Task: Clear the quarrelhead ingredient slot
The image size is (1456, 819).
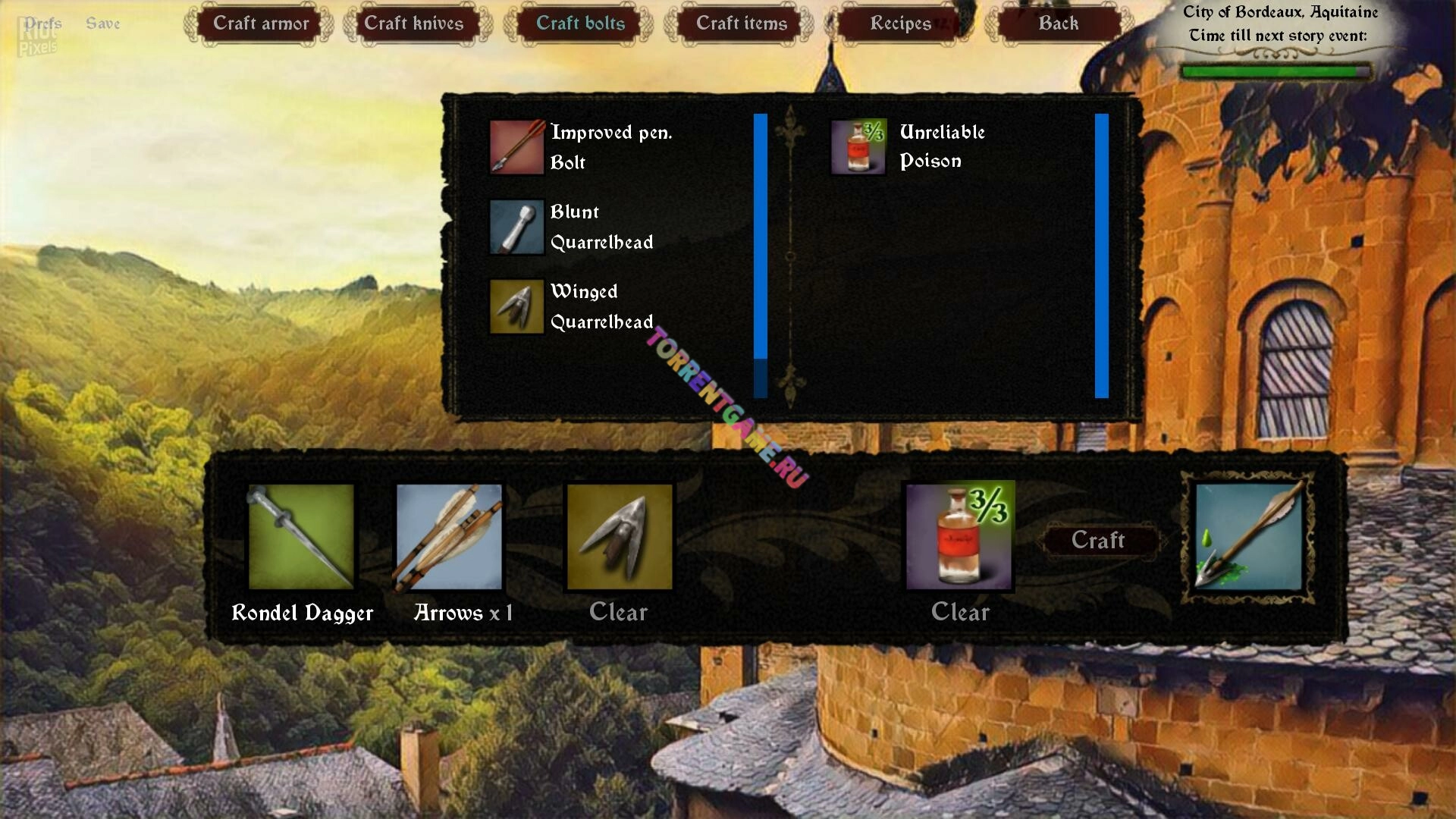Action: pyautogui.click(x=618, y=612)
